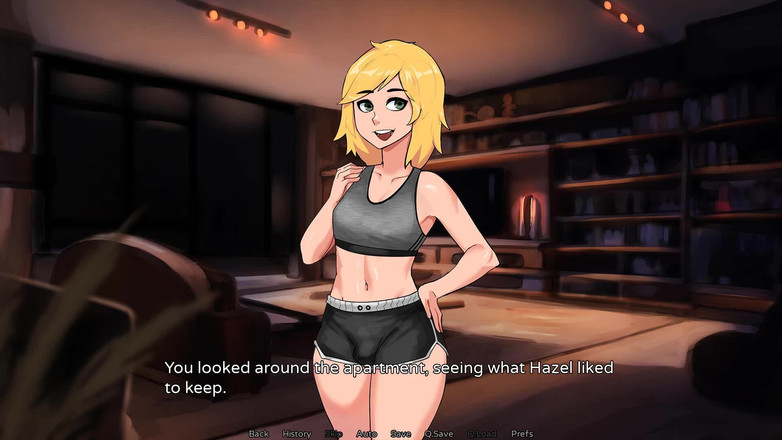The width and height of the screenshot is (782, 440).
Task: Open the Save game screen
Action: [401, 434]
